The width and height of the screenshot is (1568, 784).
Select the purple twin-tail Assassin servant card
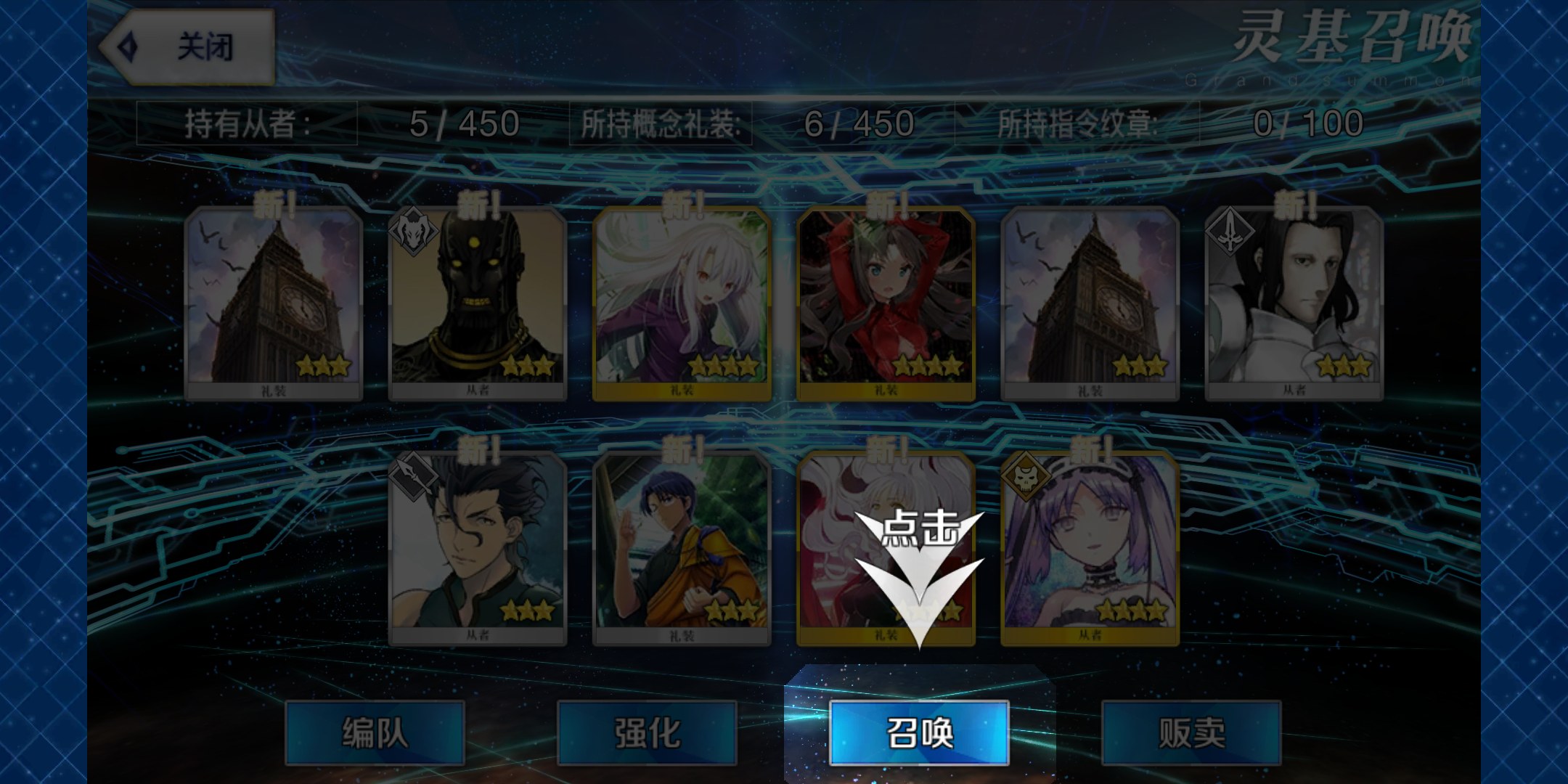tap(1090, 547)
